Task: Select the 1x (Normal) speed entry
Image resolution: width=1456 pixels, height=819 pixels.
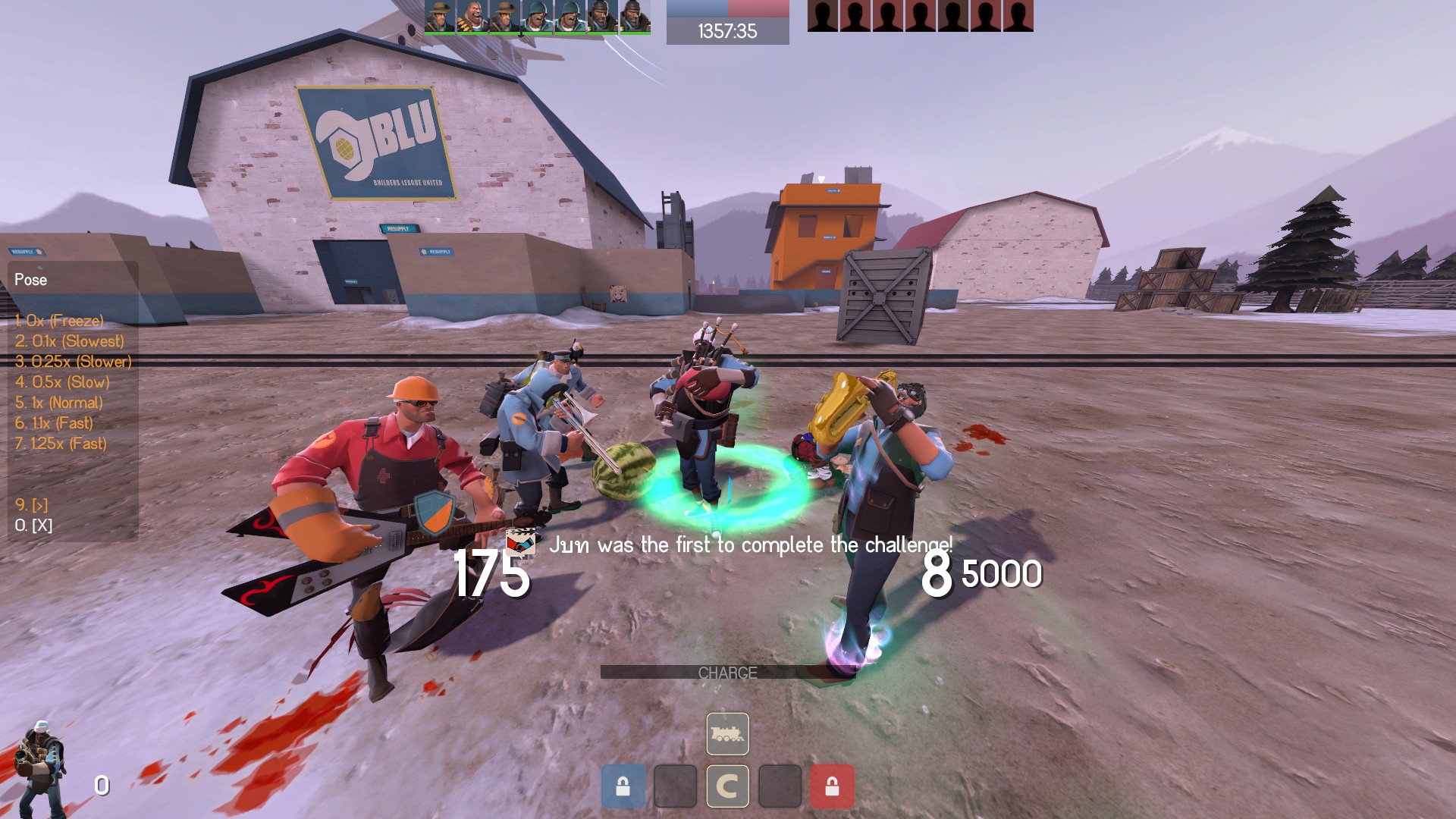Action: (58, 403)
